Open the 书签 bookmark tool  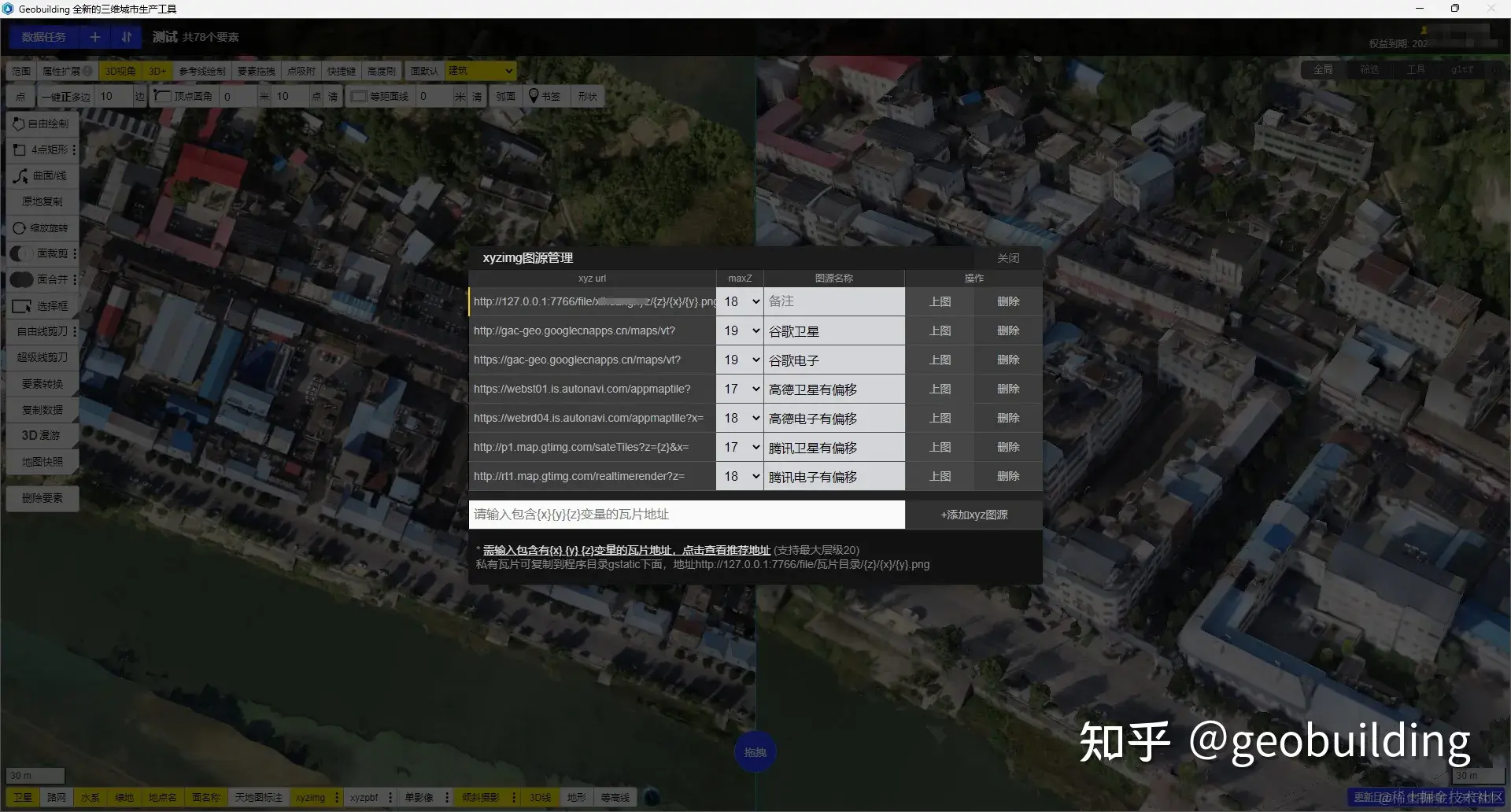545,96
